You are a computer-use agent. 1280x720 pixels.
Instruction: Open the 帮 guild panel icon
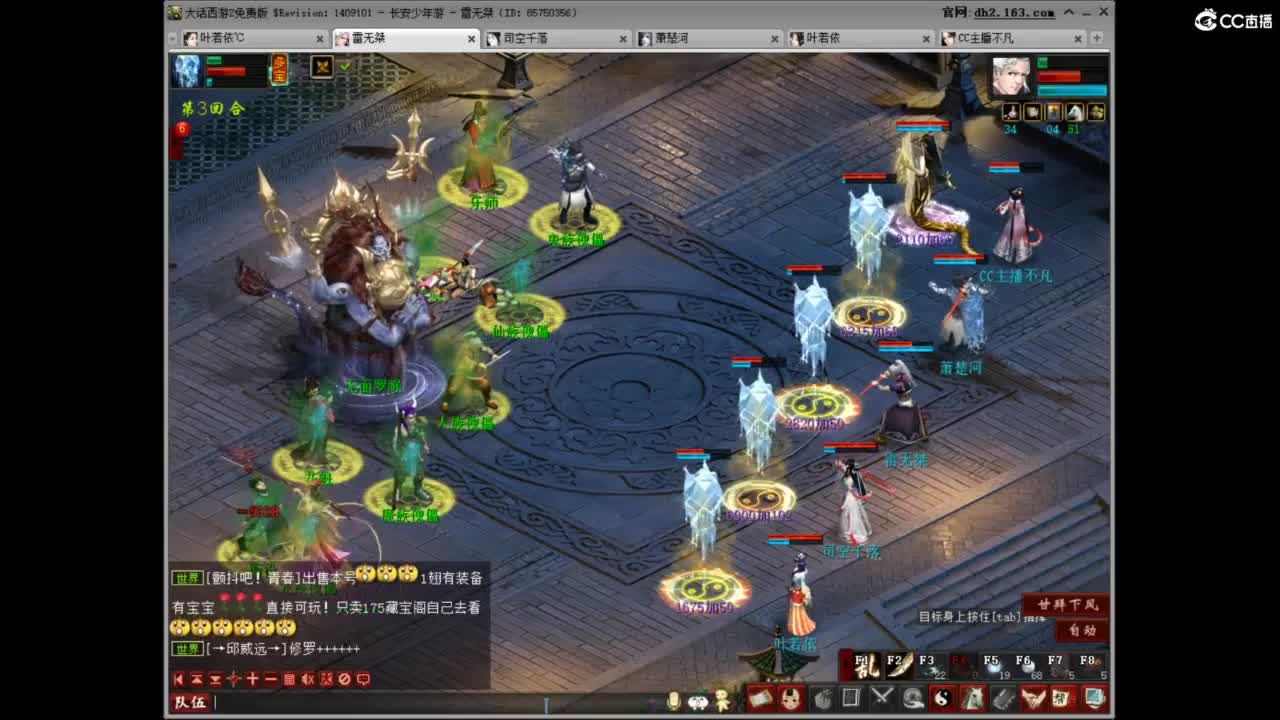[1059, 698]
